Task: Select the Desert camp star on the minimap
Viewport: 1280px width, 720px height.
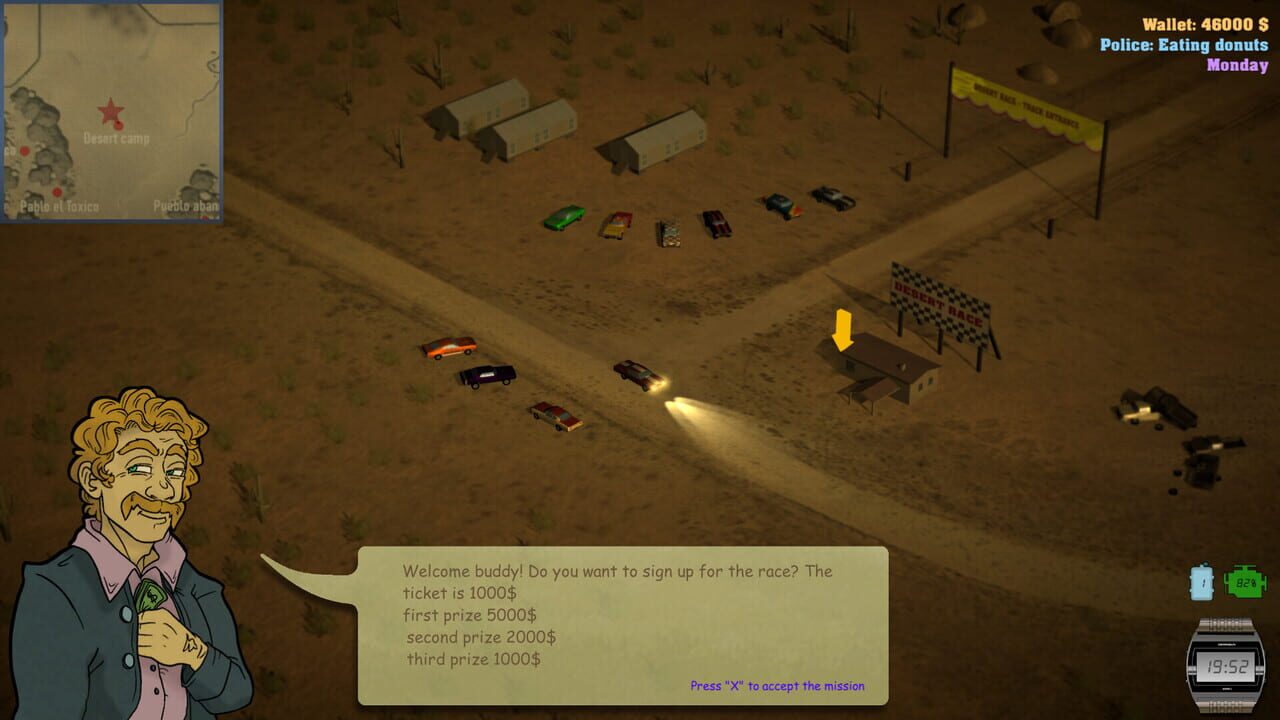Action: coord(110,110)
